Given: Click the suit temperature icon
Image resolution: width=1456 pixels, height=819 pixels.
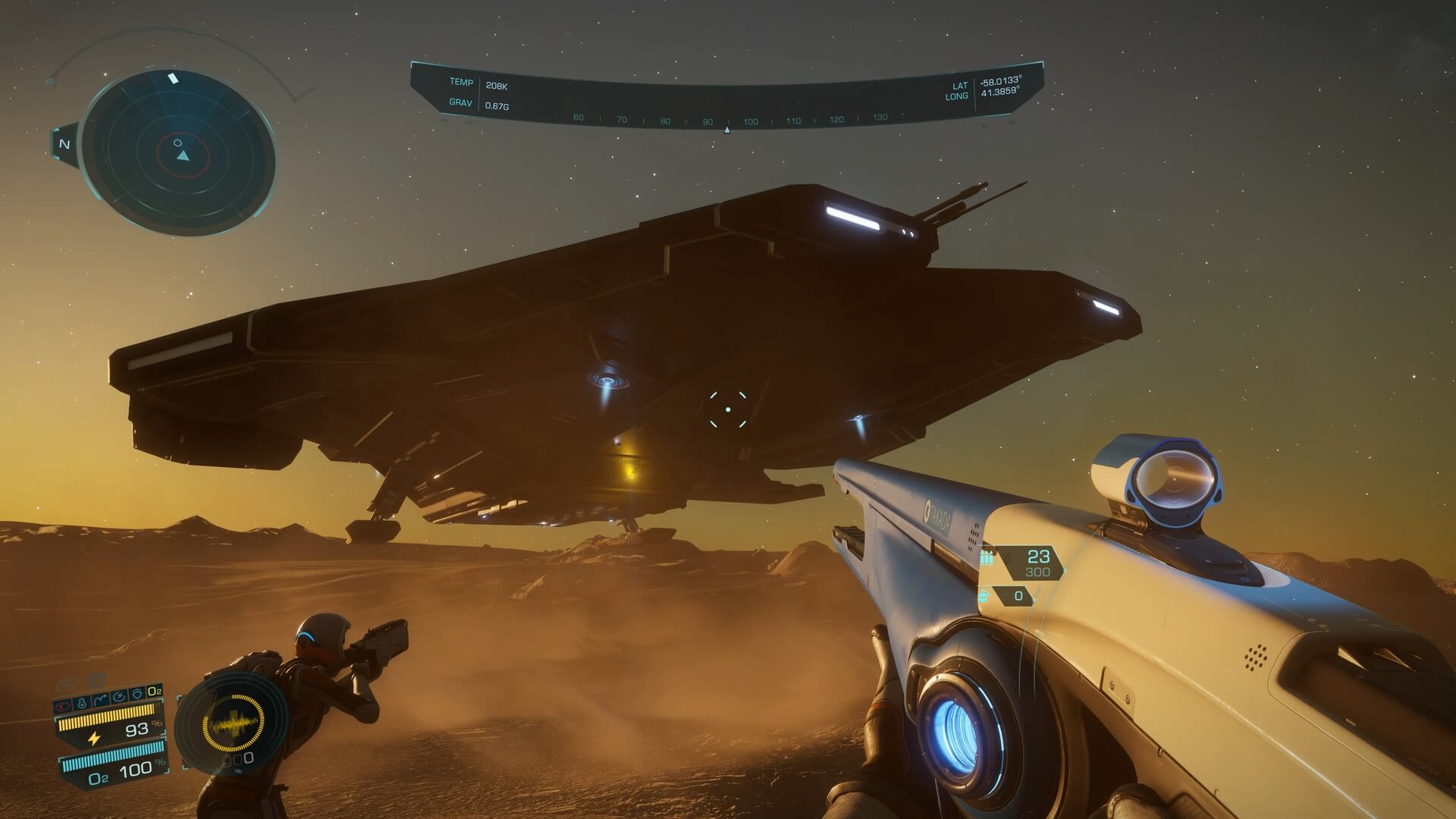Looking at the screenshot, I should point(82,701).
